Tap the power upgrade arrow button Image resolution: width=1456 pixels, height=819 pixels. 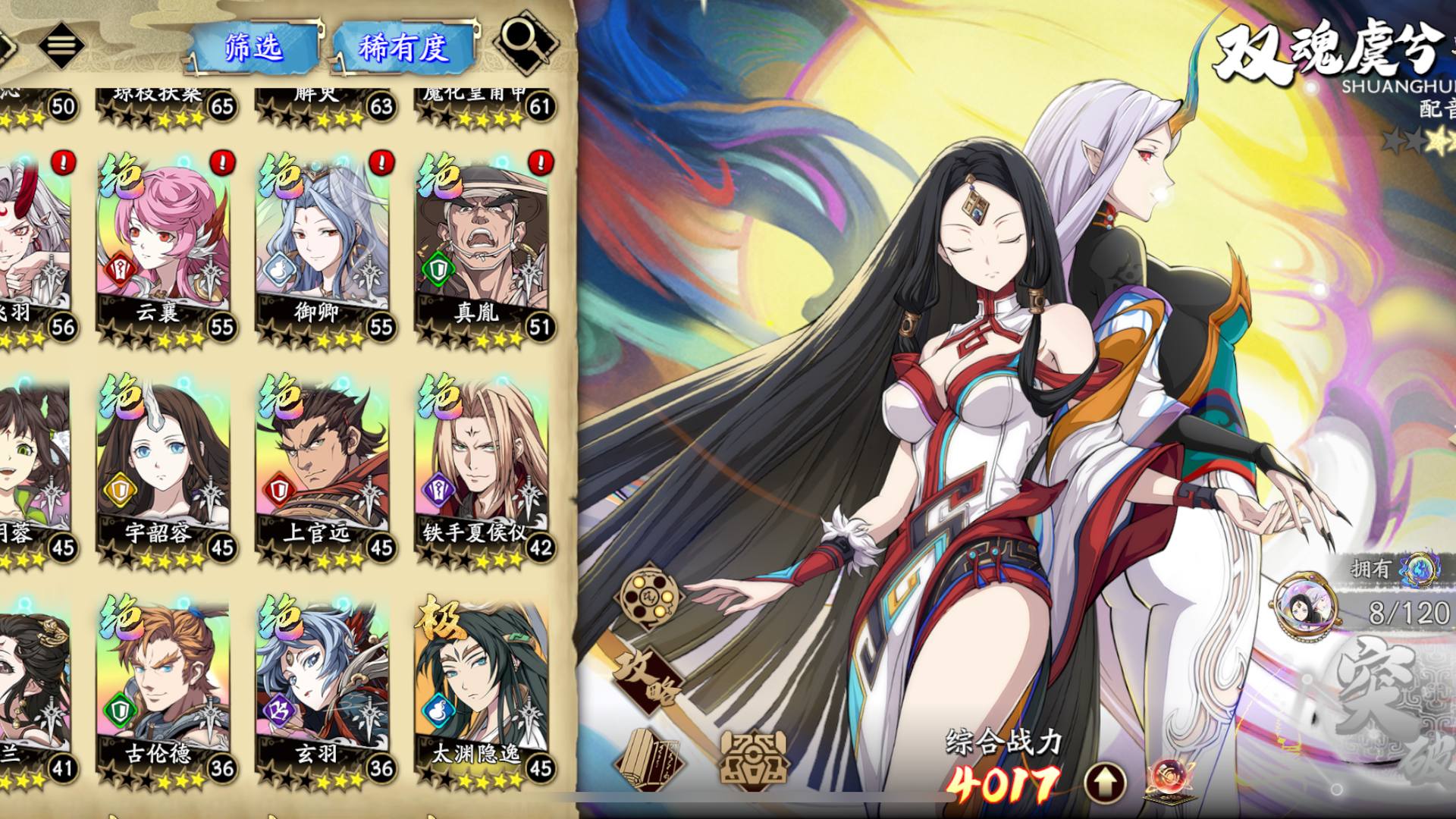[1105, 782]
